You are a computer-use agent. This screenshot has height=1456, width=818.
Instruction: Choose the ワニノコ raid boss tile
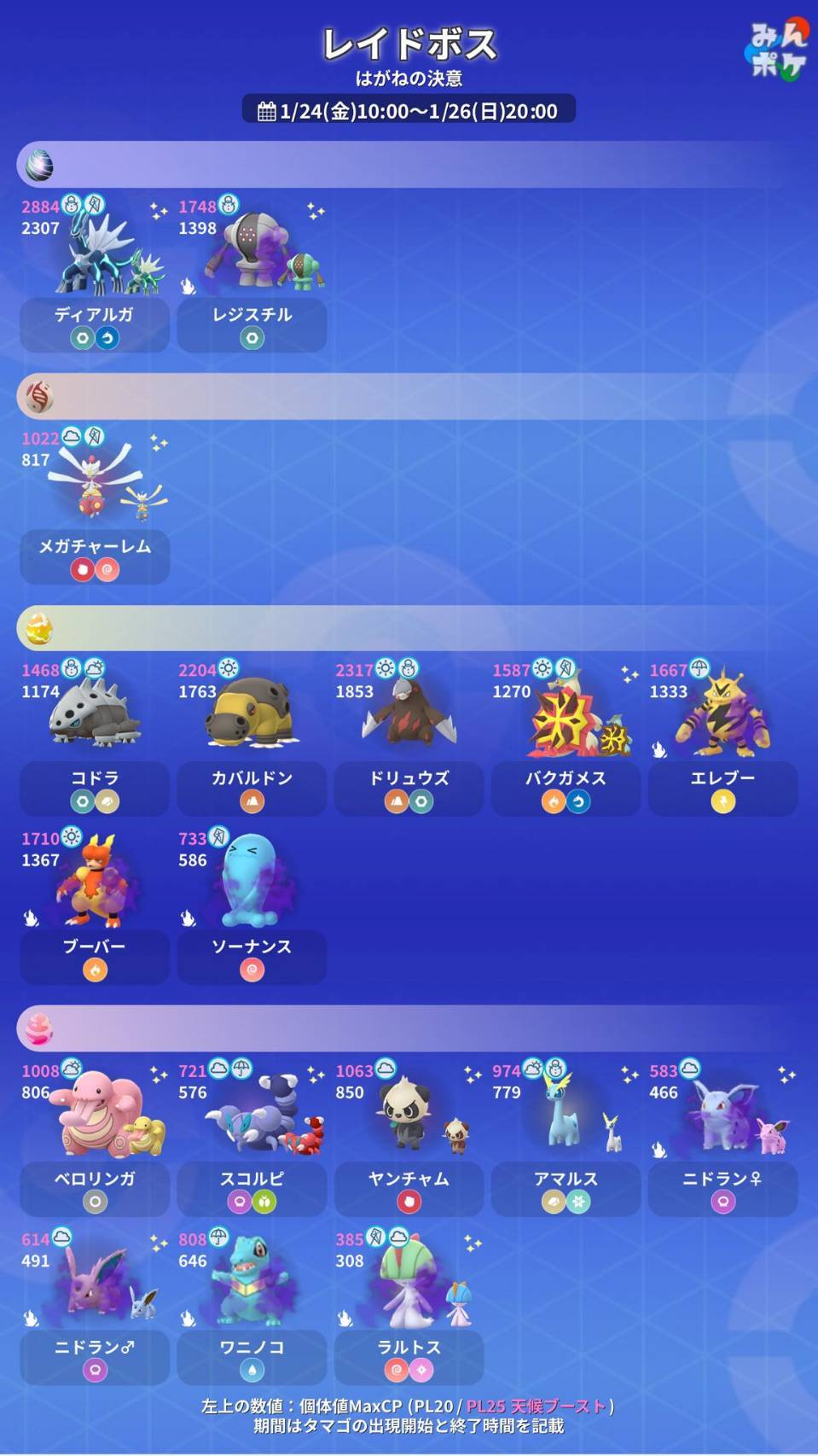pyautogui.click(x=252, y=1307)
